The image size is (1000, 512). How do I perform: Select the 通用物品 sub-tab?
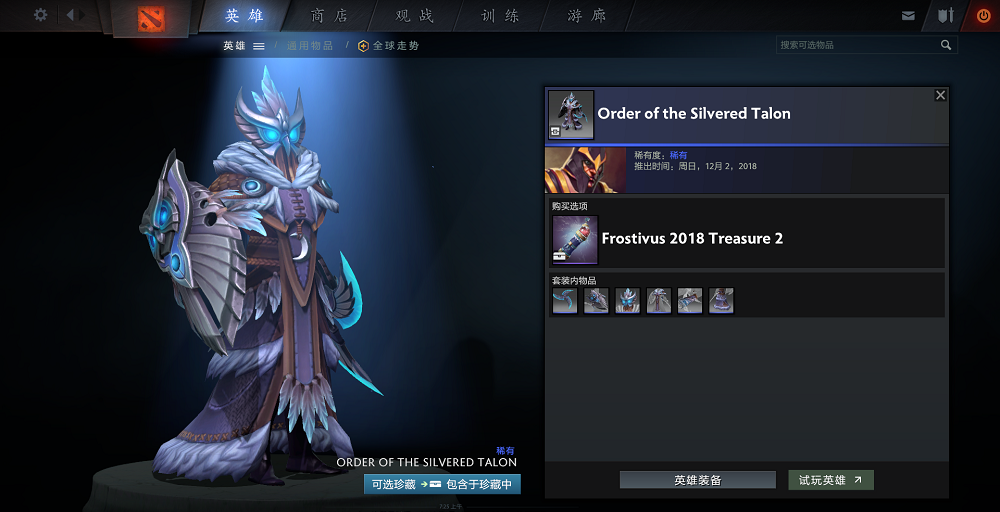(x=310, y=46)
